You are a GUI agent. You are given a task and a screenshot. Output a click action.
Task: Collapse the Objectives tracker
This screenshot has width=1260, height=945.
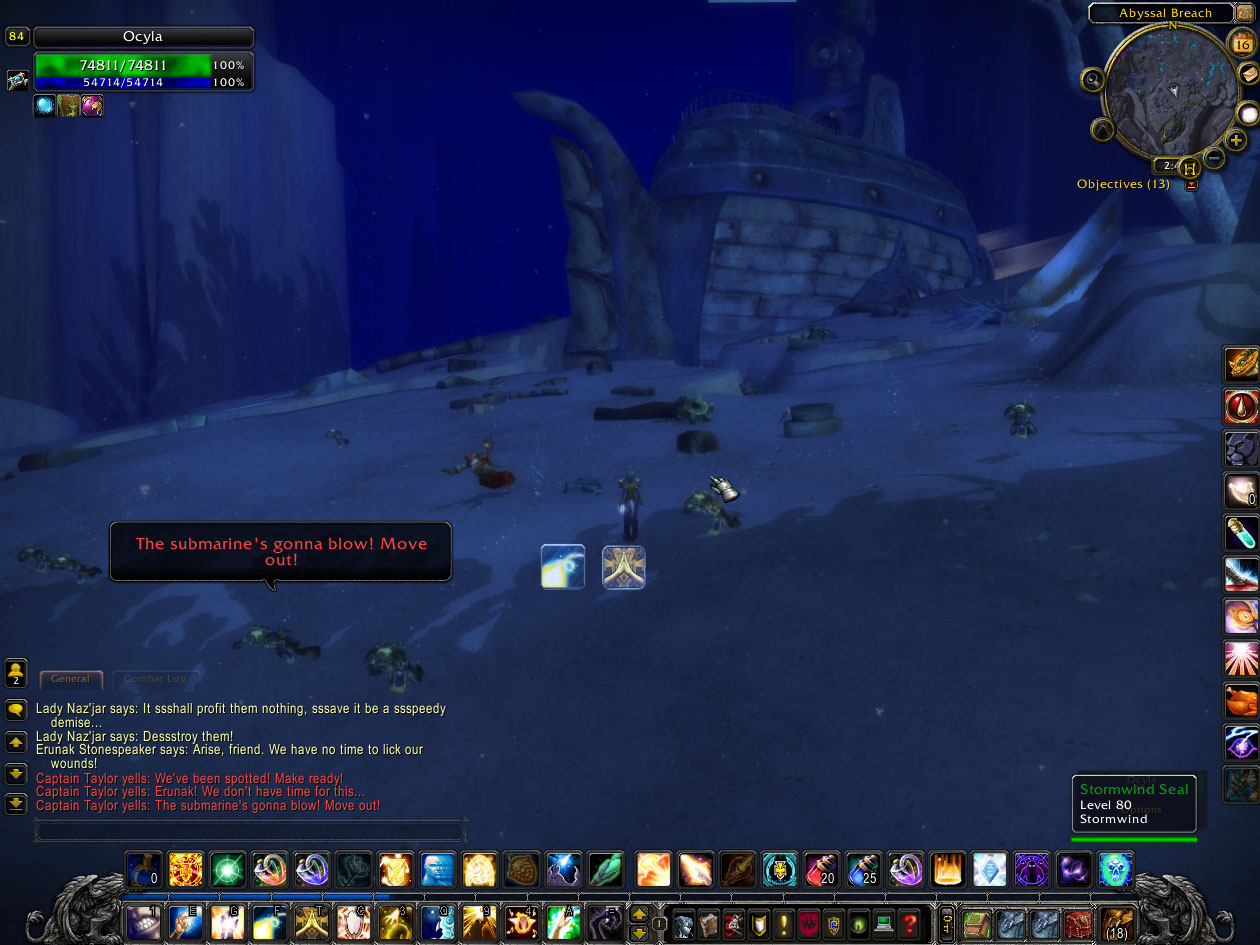click(1191, 184)
